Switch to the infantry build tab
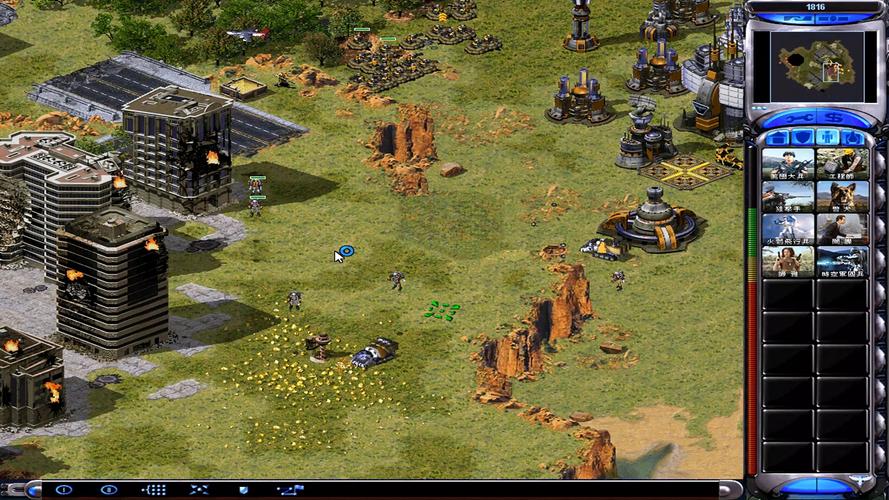 click(x=828, y=137)
